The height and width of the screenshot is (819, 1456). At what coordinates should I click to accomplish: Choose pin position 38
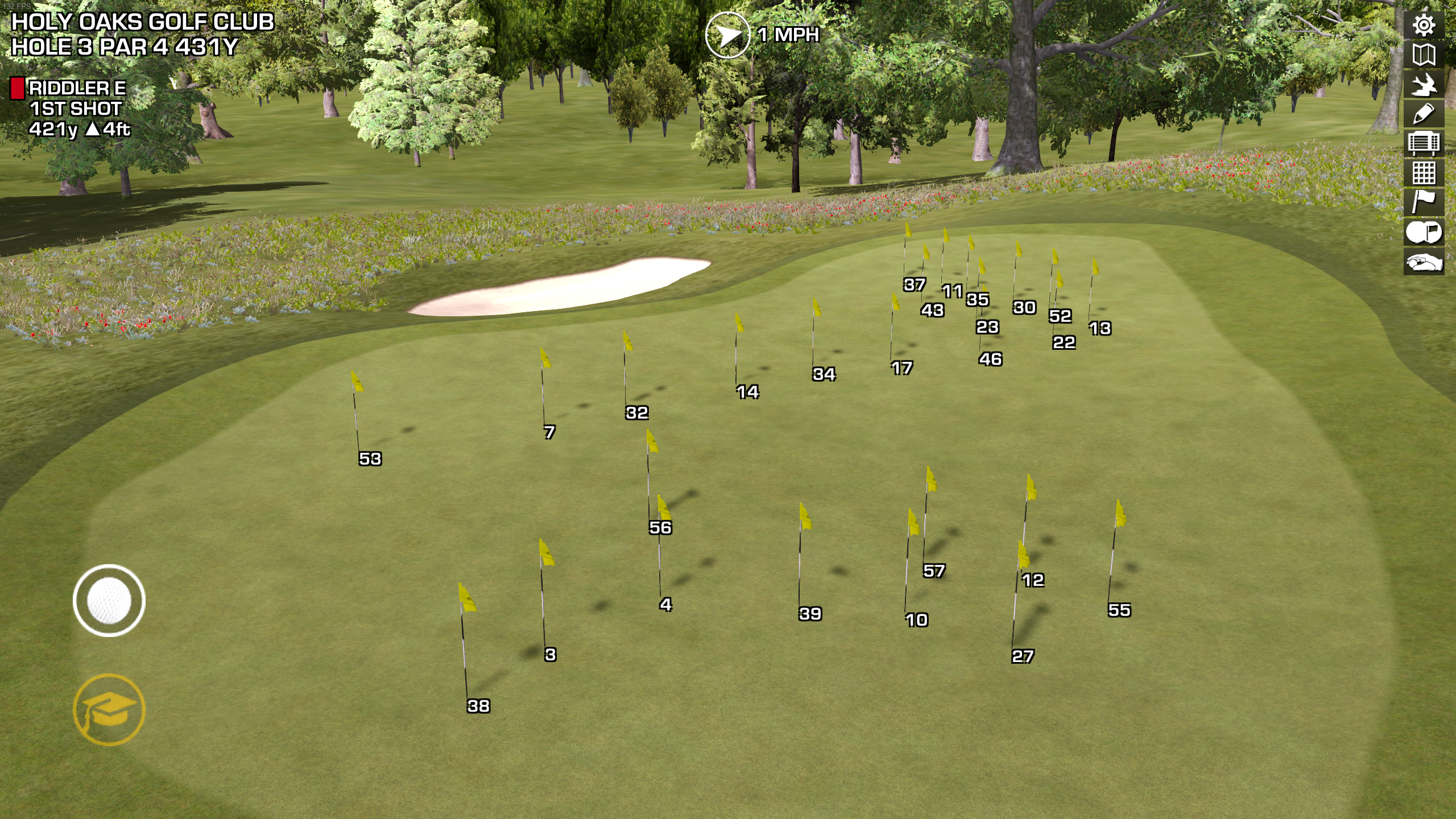point(478,706)
